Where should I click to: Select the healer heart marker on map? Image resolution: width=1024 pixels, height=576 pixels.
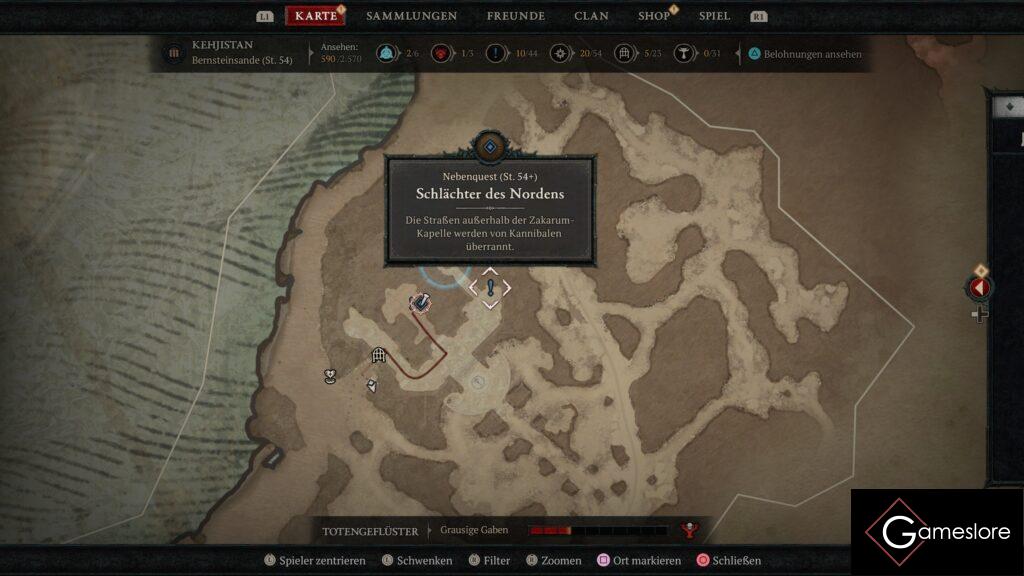tap(330, 376)
